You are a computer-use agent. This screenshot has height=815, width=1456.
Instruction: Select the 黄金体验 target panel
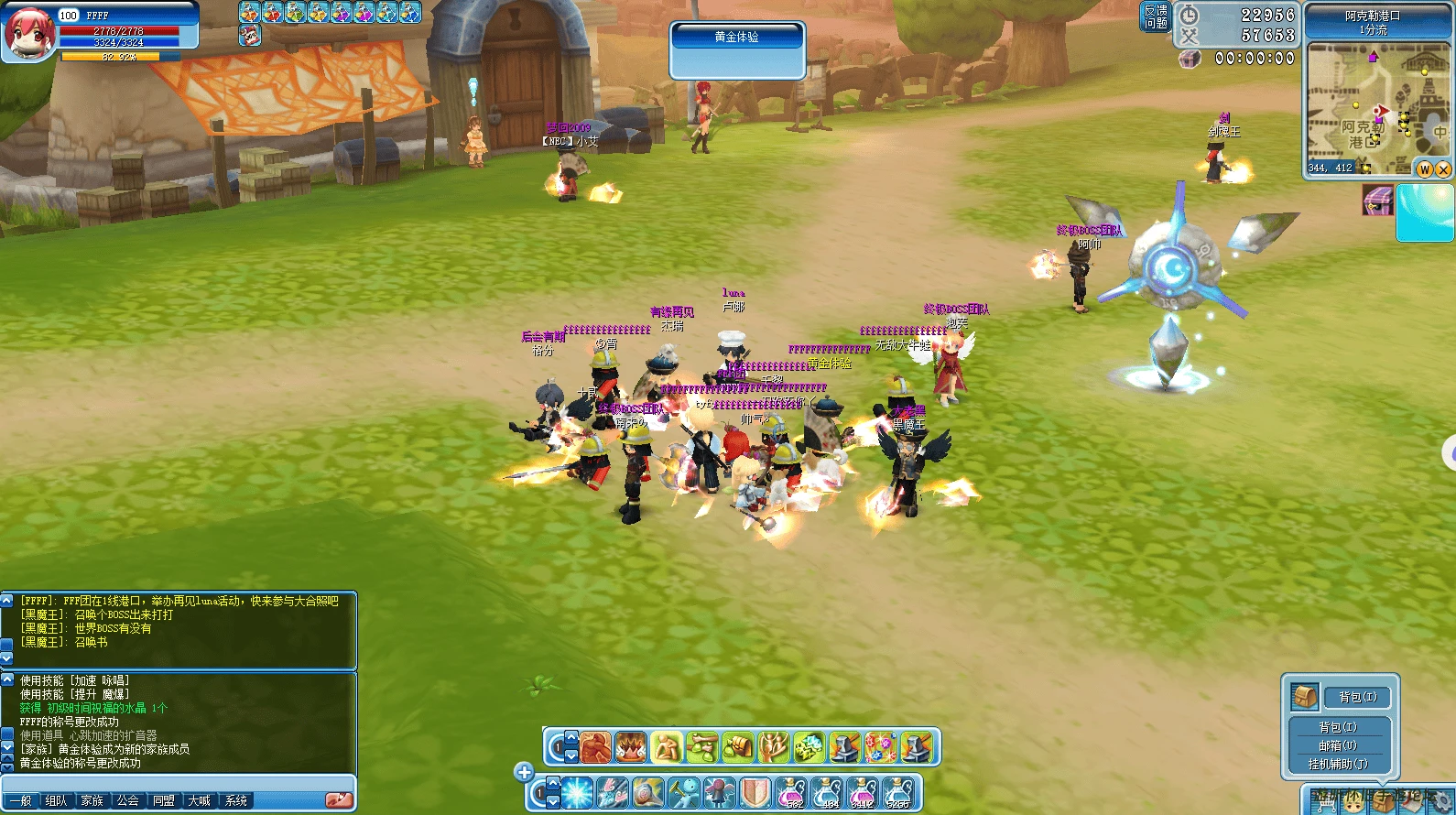737,50
